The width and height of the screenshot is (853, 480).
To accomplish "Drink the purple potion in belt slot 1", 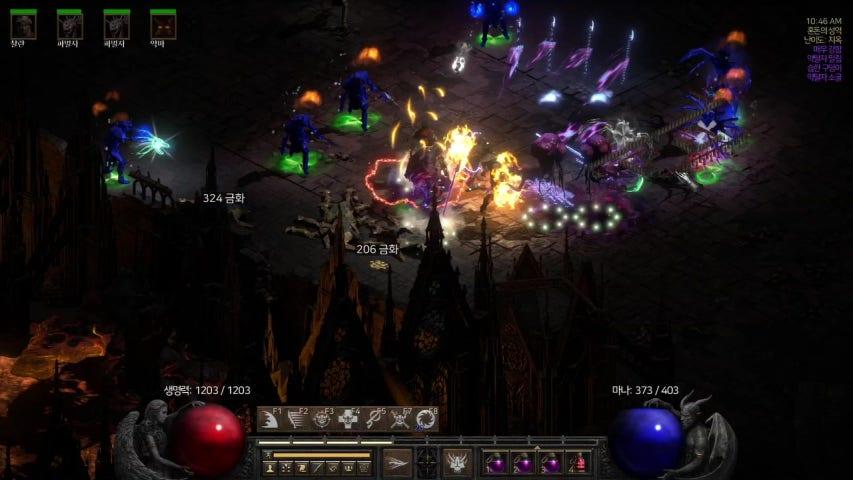I will click(497, 464).
